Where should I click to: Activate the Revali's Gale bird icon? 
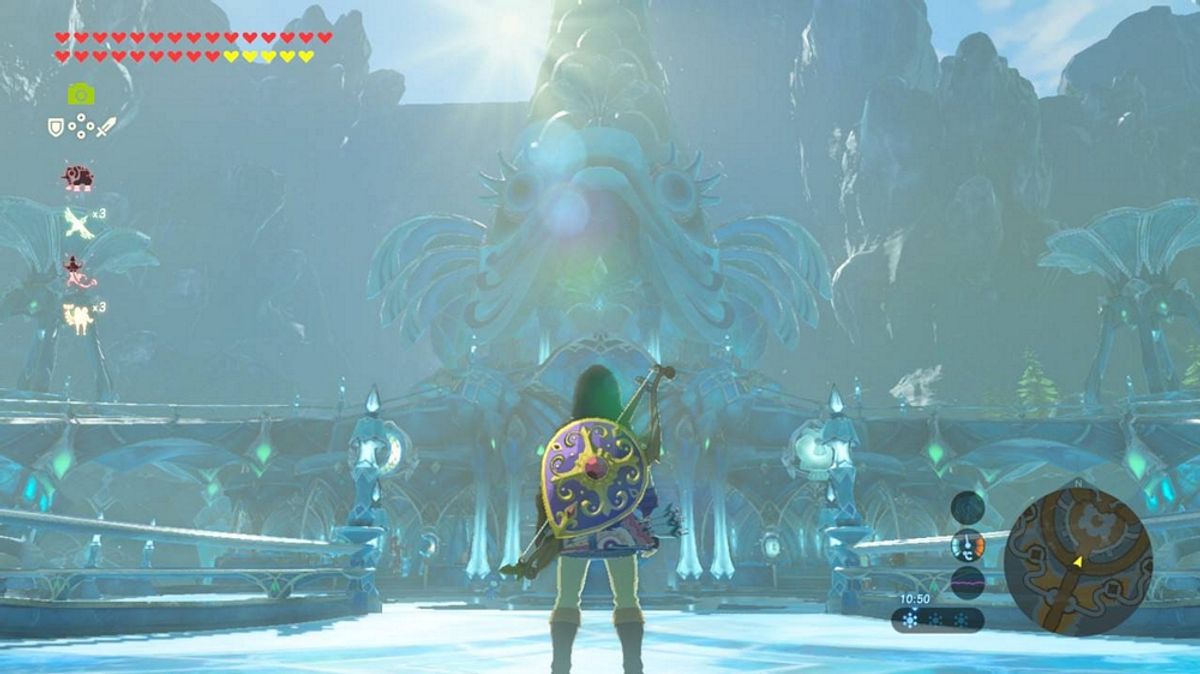78,223
